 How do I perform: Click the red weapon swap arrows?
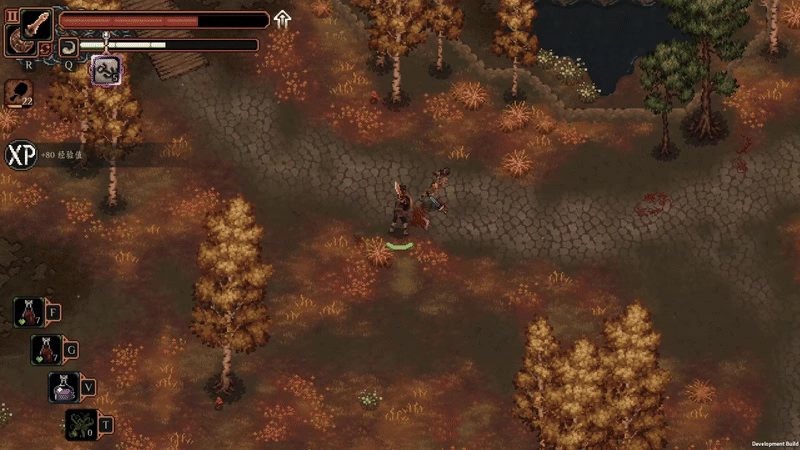[46, 48]
